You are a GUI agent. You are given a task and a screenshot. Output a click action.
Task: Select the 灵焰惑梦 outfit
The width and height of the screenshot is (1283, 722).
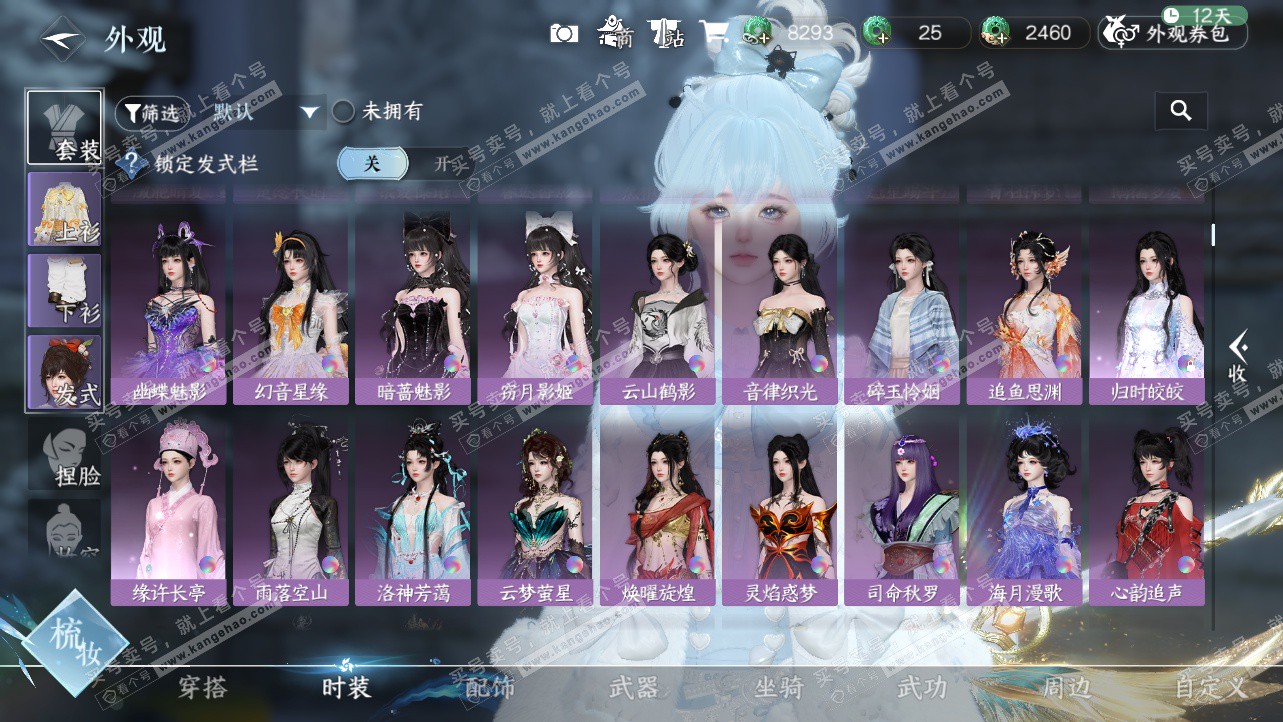[780, 512]
